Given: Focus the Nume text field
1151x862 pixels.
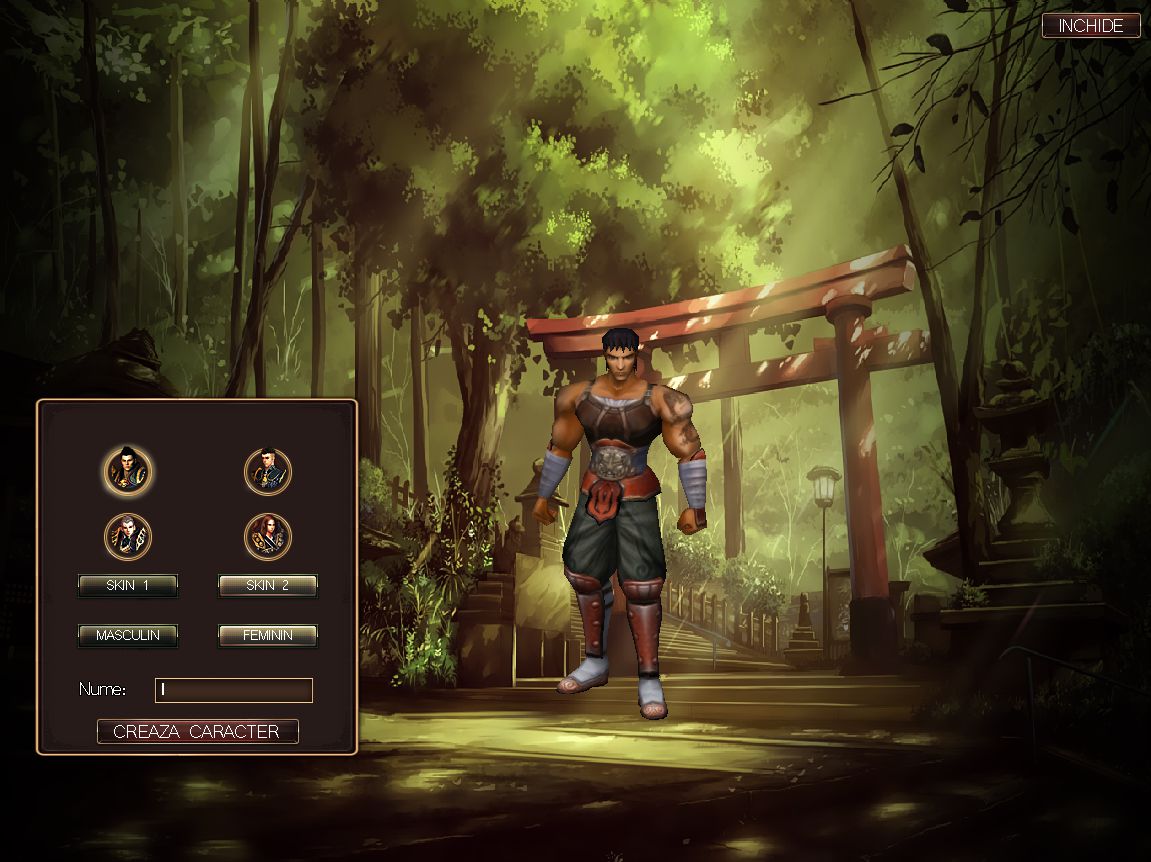Looking at the screenshot, I should tap(234, 690).
